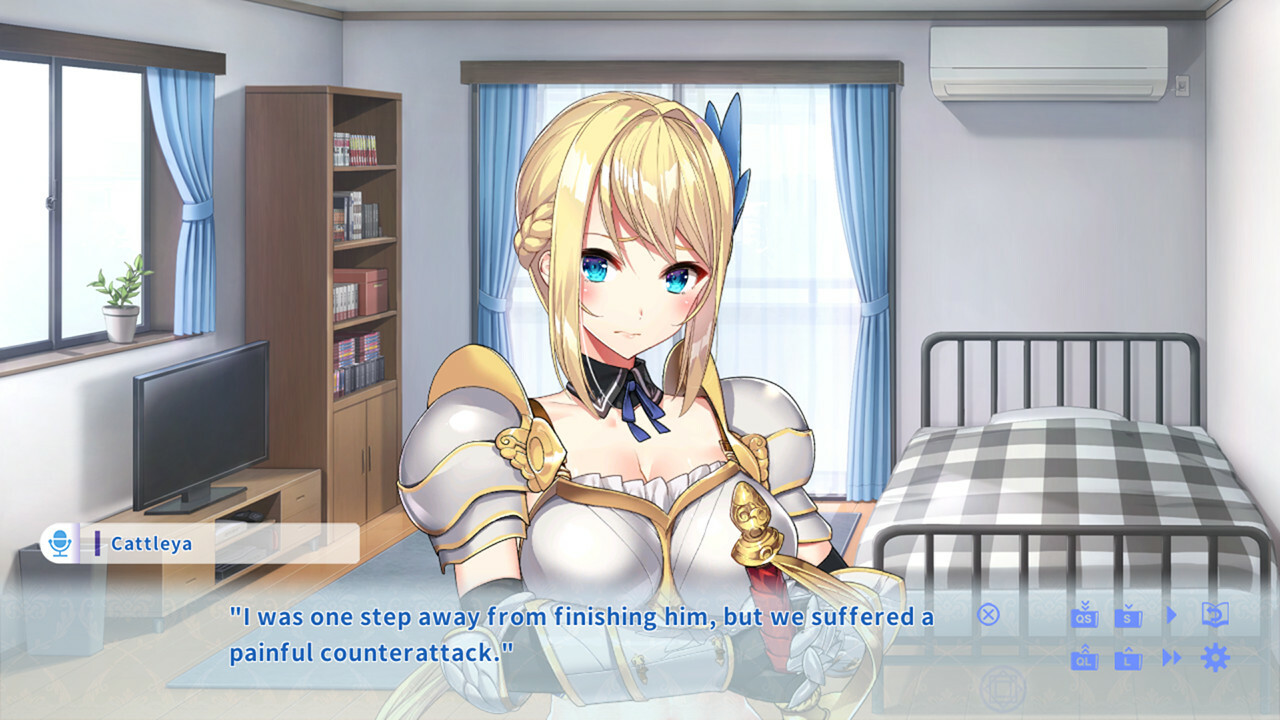The width and height of the screenshot is (1280, 720).
Task: Click the vertical bar beside Cattleya's name
Action: pos(97,541)
